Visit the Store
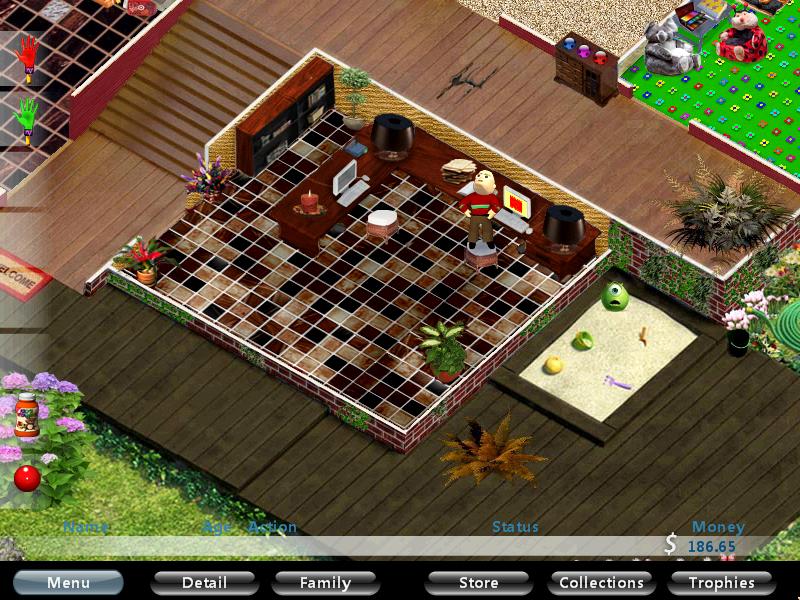Image resolution: width=800 pixels, height=600 pixels. [x=478, y=582]
